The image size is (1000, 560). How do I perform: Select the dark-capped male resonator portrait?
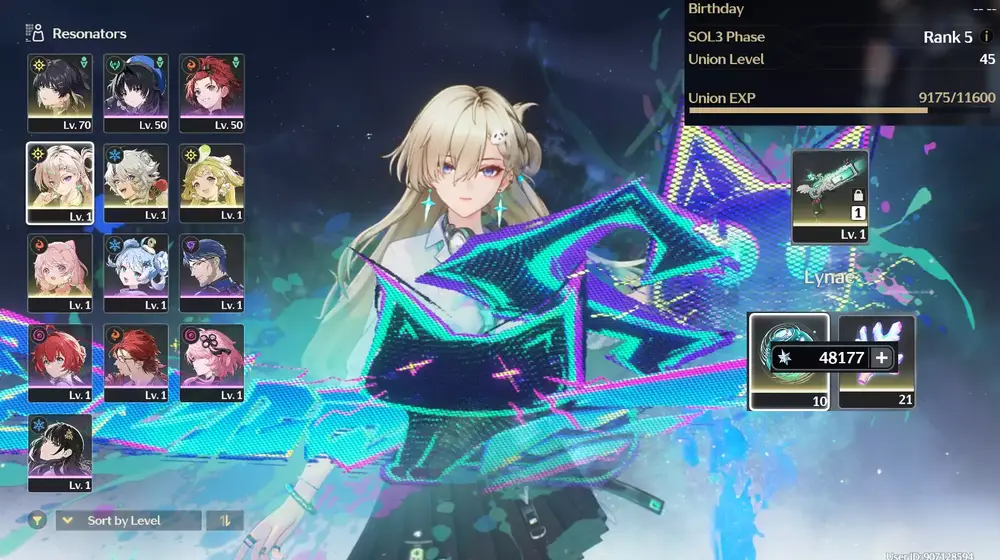tap(212, 272)
